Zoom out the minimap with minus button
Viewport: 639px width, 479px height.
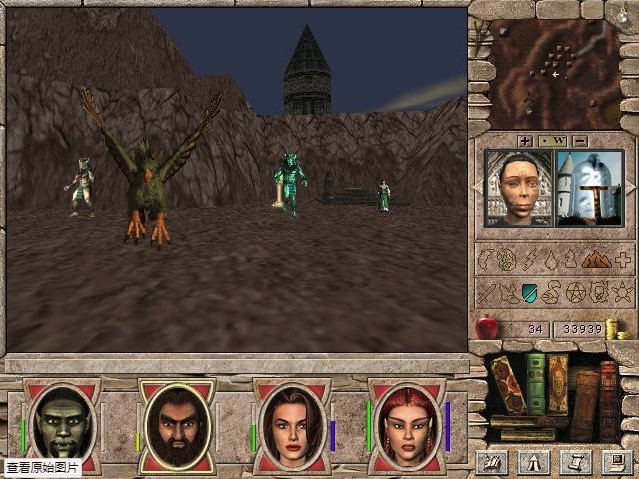(581, 141)
